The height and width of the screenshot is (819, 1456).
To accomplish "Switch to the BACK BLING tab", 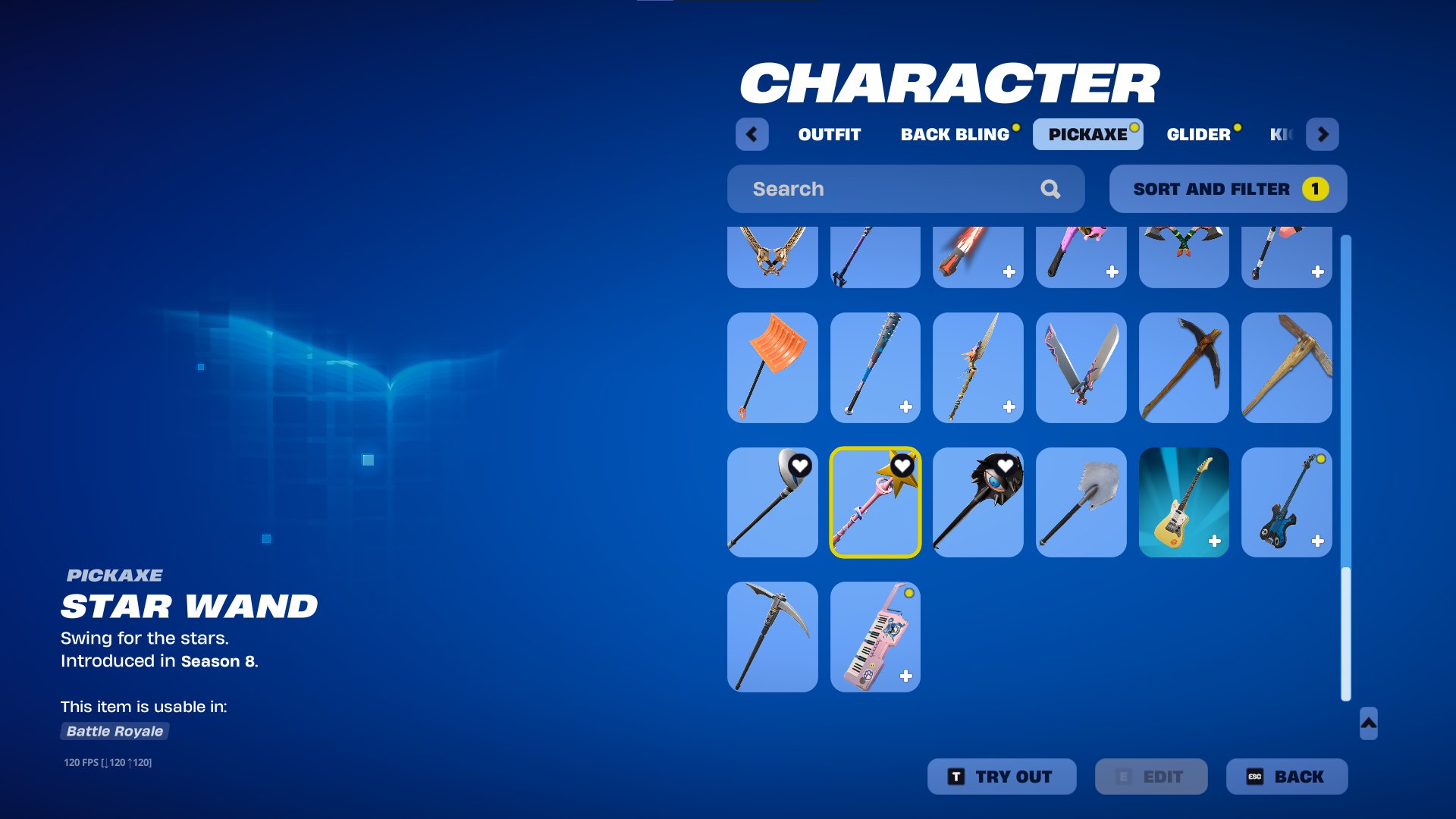I will coord(954,134).
